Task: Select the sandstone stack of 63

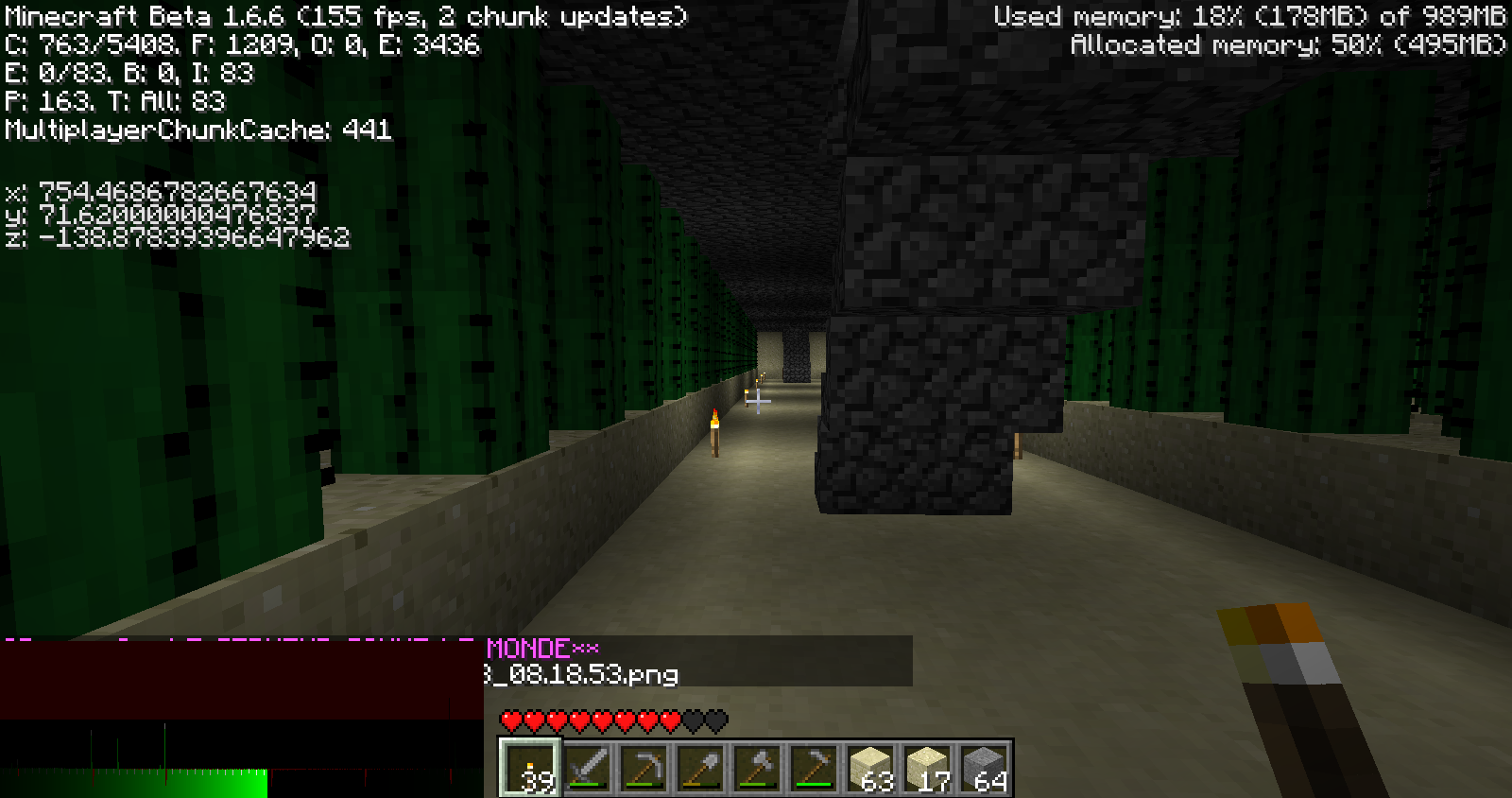Action: pos(870,768)
